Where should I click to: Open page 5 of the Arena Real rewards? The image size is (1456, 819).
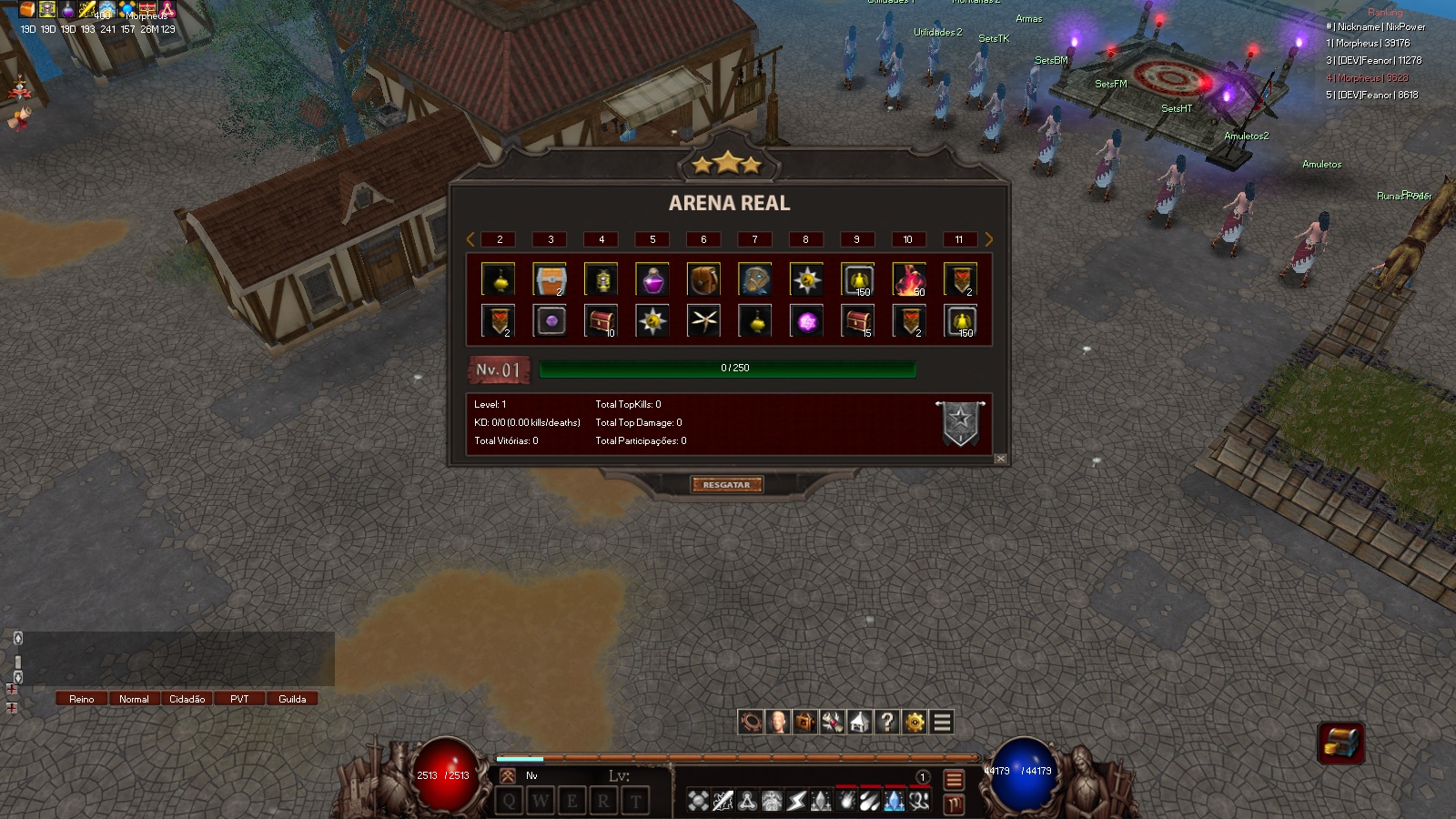[652, 239]
